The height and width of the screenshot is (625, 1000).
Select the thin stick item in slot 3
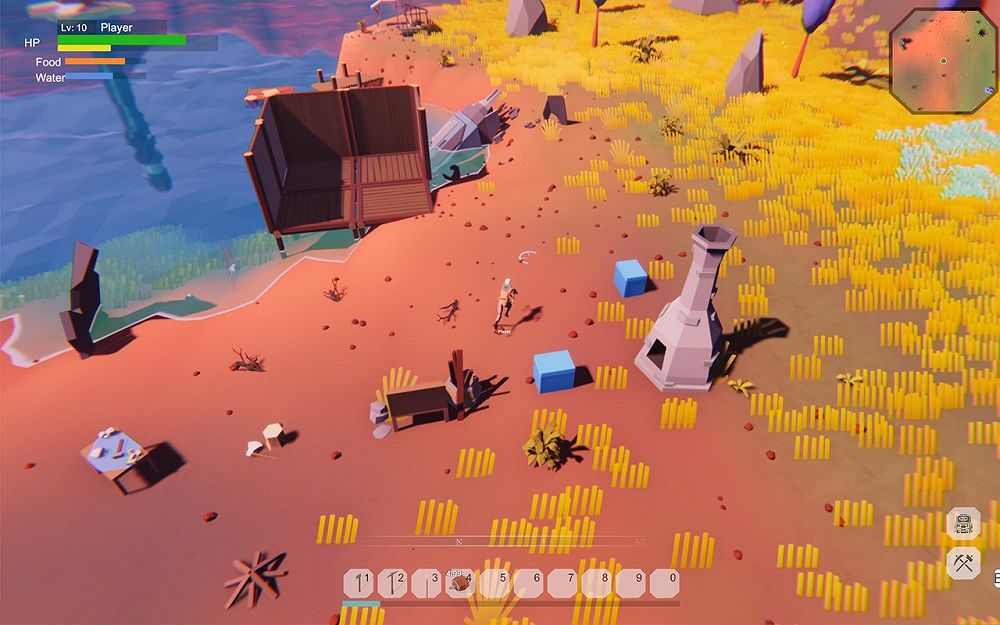click(427, 583)
